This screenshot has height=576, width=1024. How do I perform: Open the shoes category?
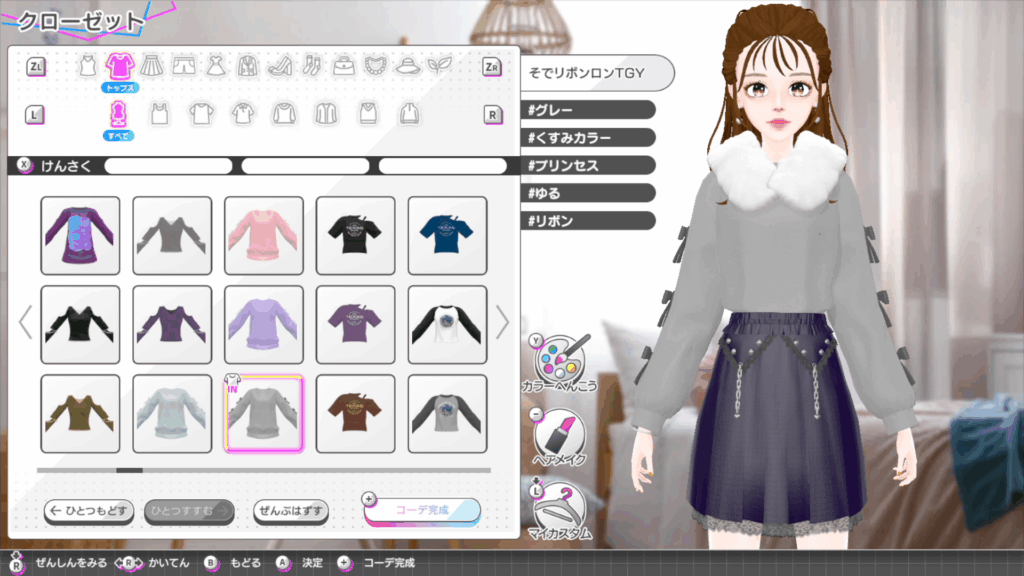pyautogui.click(x=278, y=66)
